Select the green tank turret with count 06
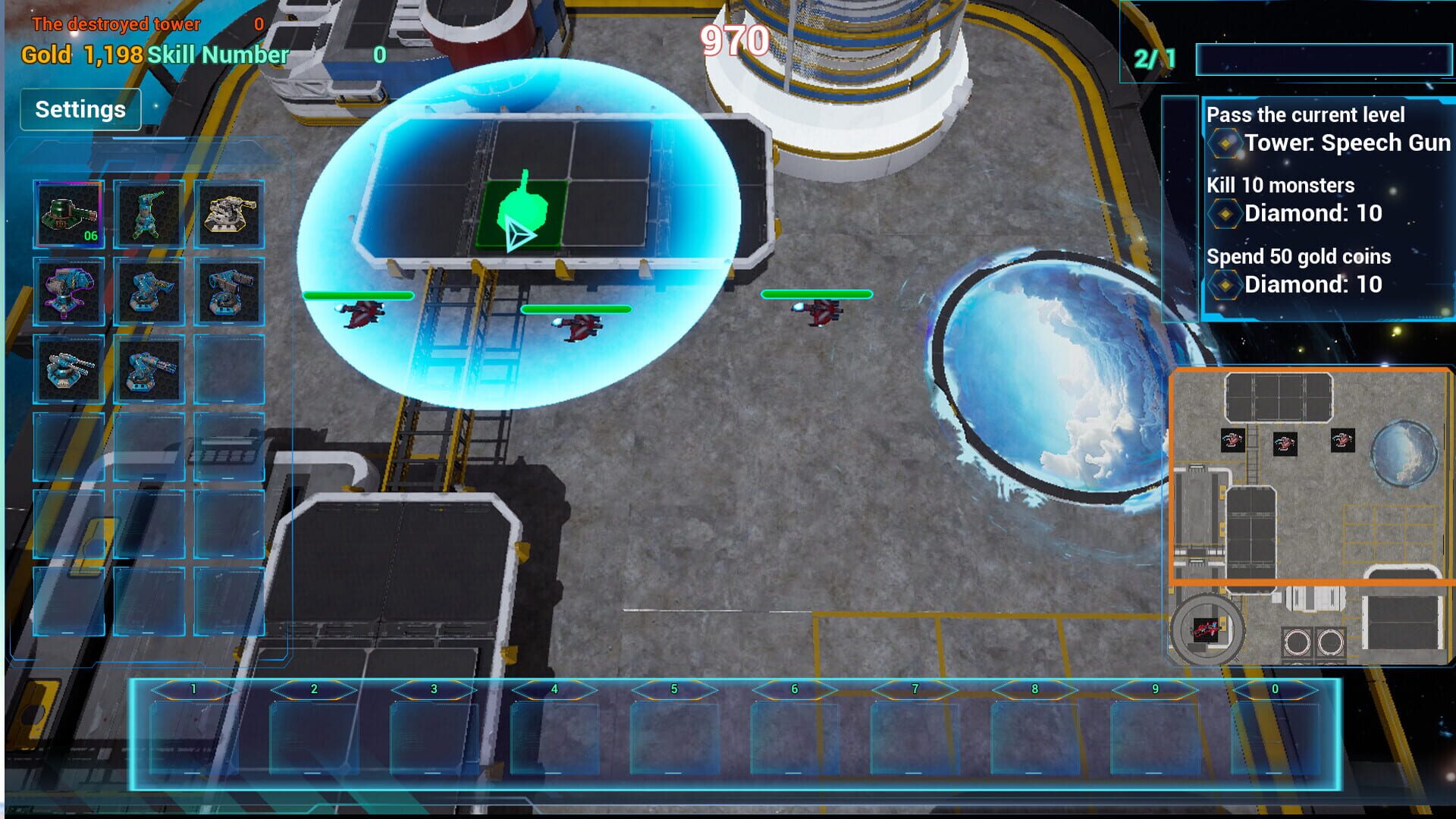Viewport: 1456px width, 819px height. coord(67,215)
